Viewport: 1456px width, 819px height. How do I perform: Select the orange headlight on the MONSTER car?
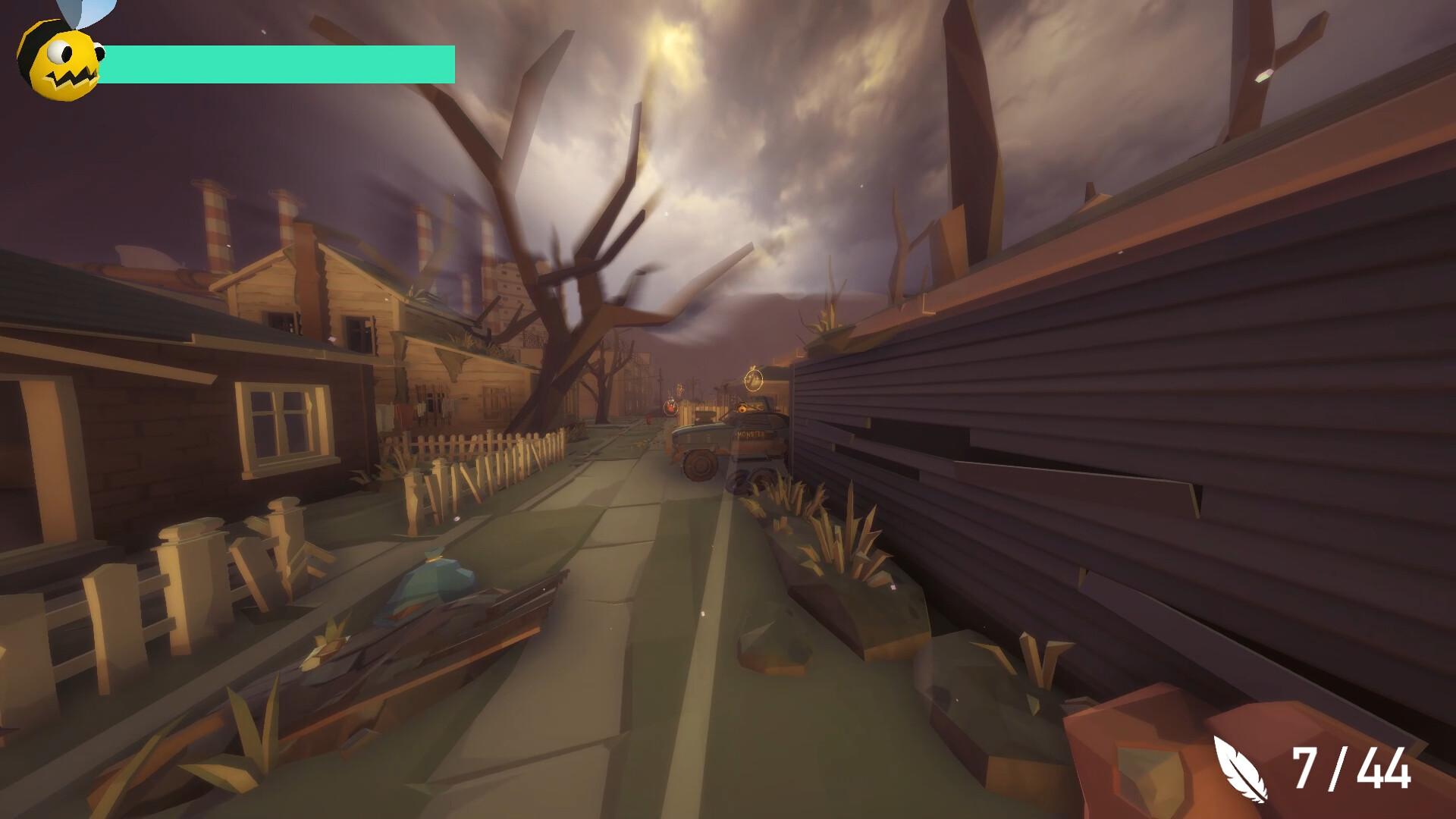[742, 408]
